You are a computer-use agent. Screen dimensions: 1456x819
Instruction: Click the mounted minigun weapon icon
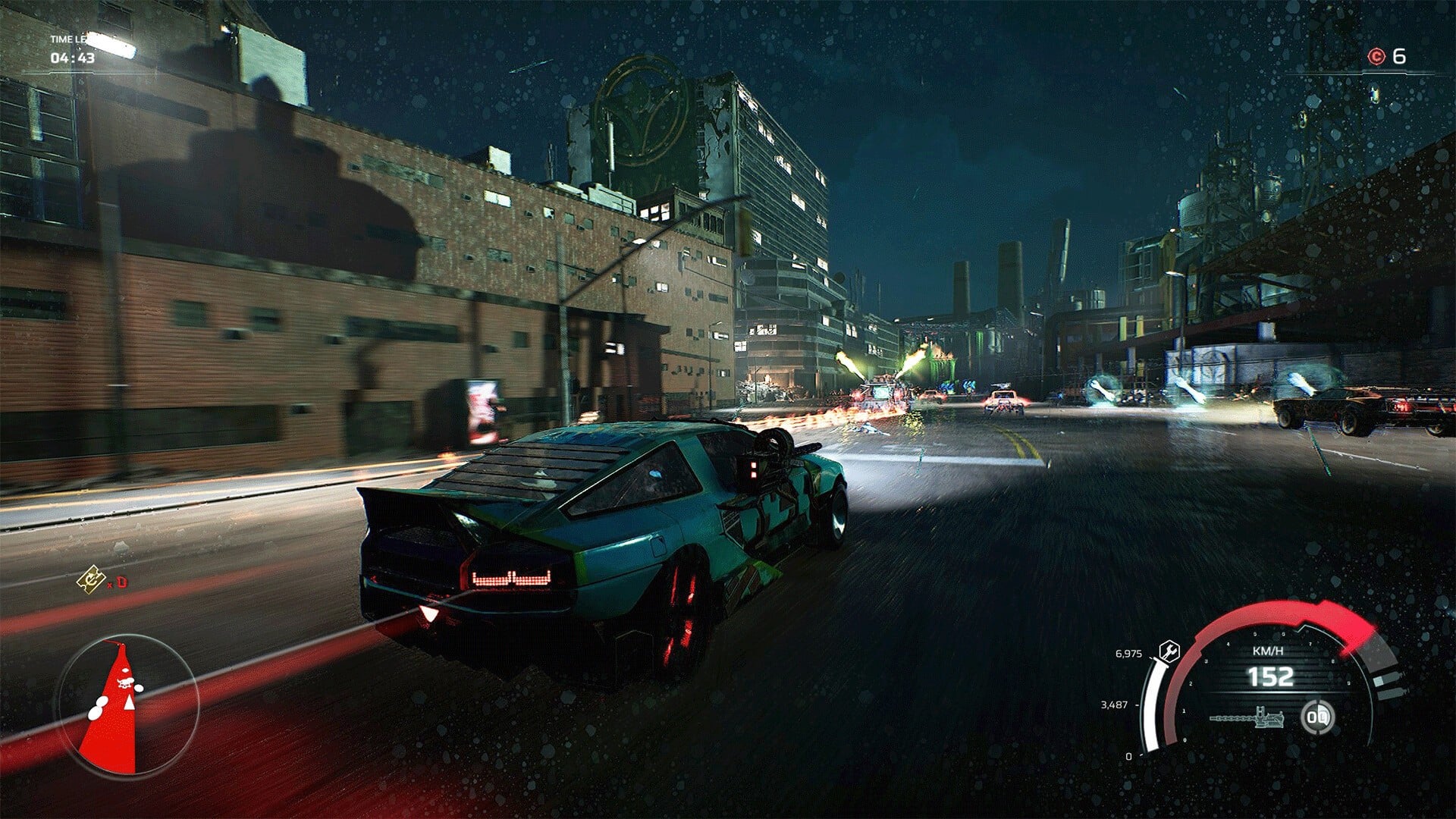[1248, 718]
